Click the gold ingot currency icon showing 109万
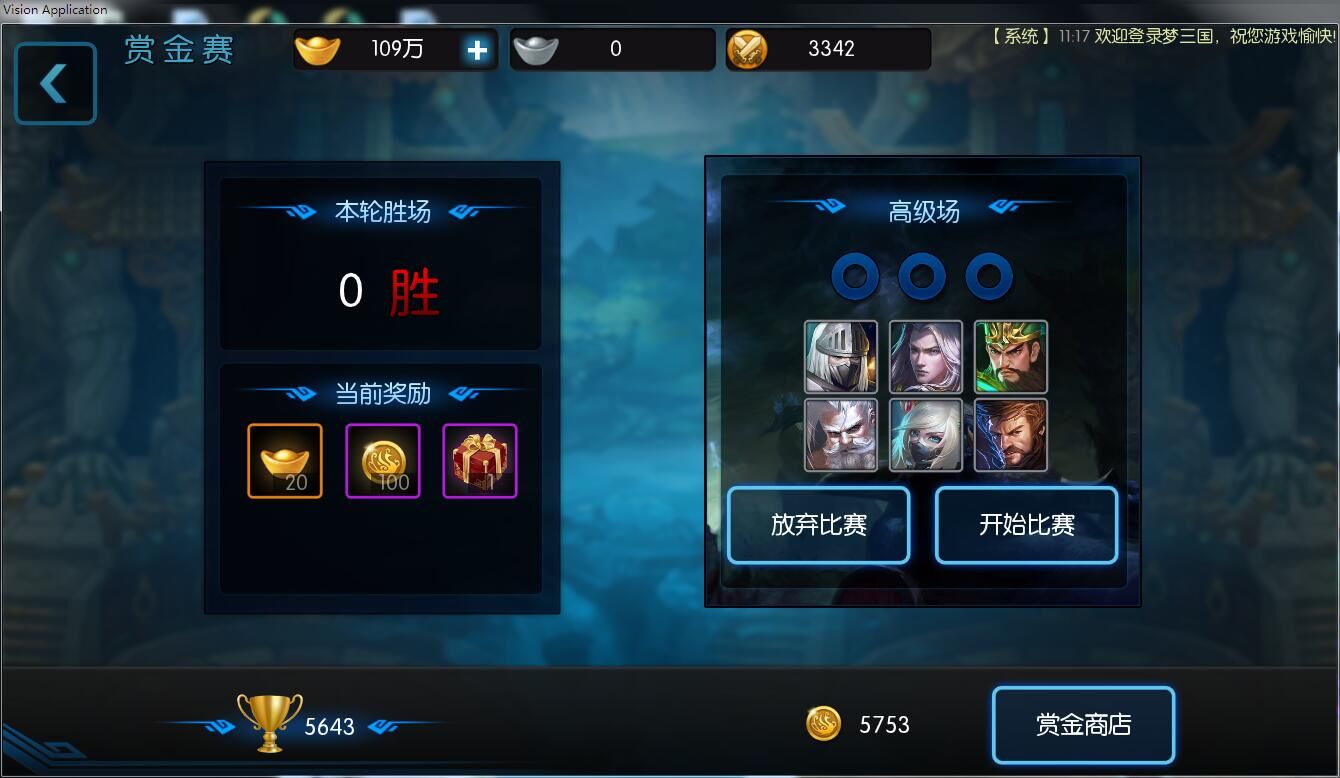The width and height of the screenshot is (1340, 778). [318, 48]
